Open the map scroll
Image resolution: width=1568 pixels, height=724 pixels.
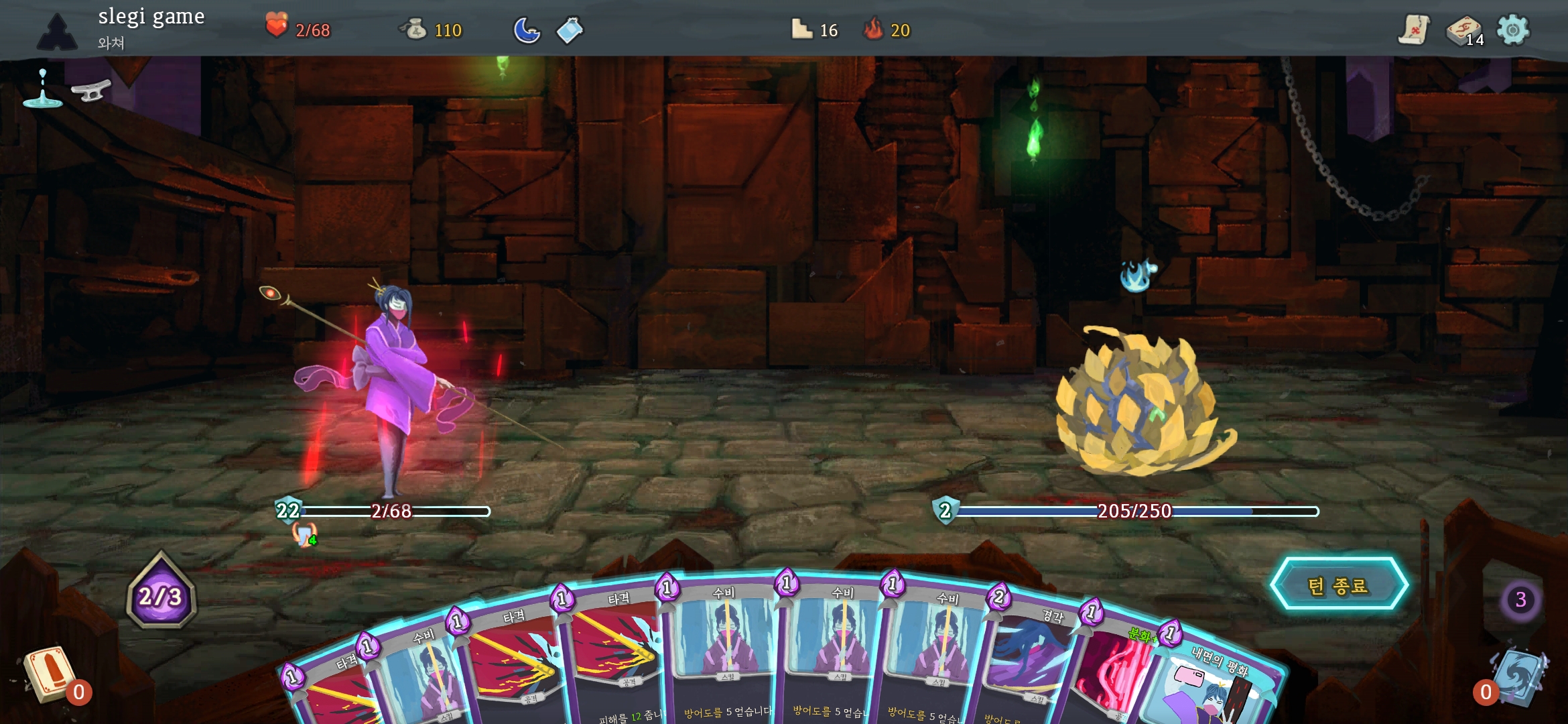pyautogui.click(x=1413, y=30)
